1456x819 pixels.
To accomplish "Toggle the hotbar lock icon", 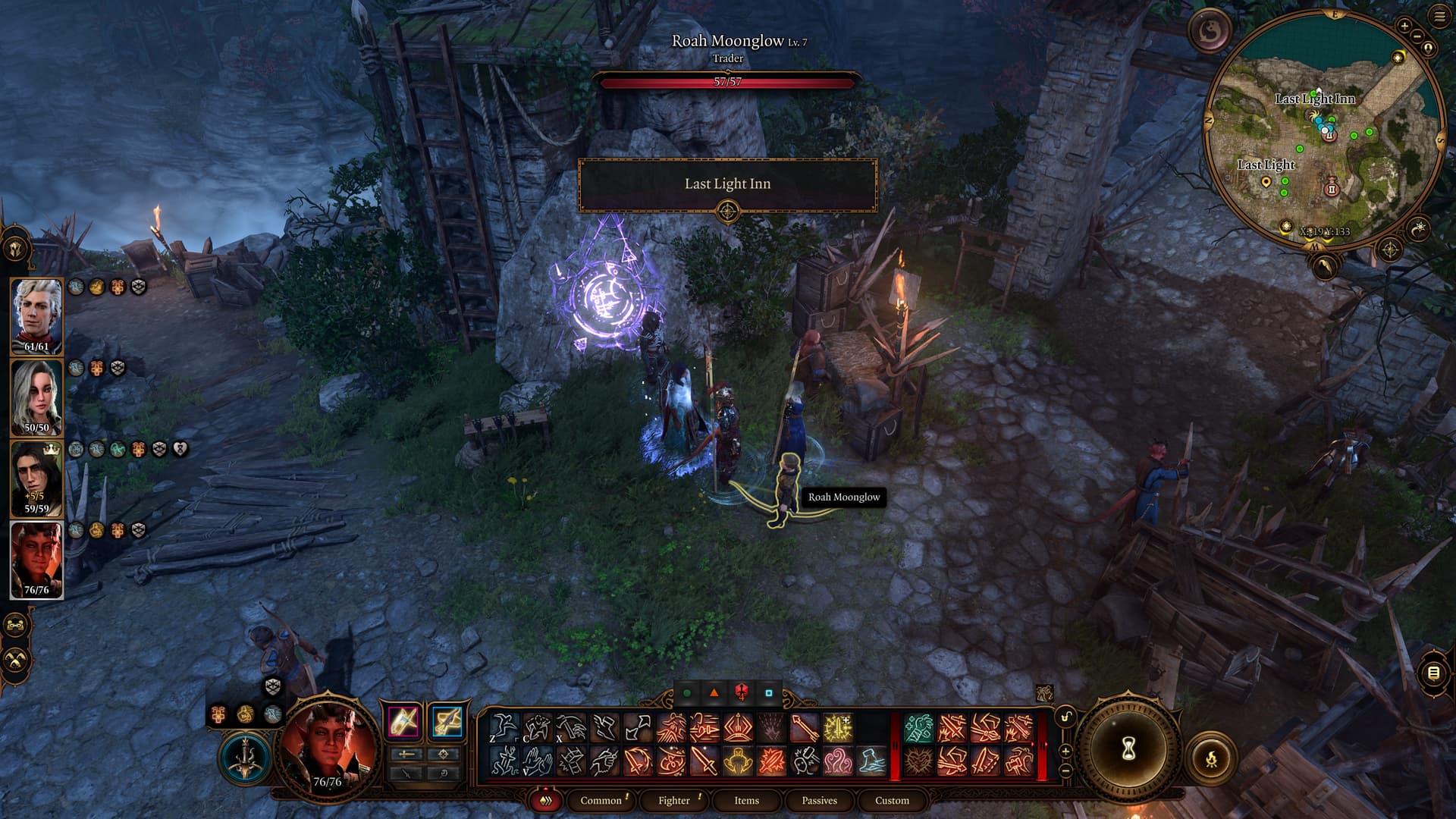I will [x=1066, y=717].
